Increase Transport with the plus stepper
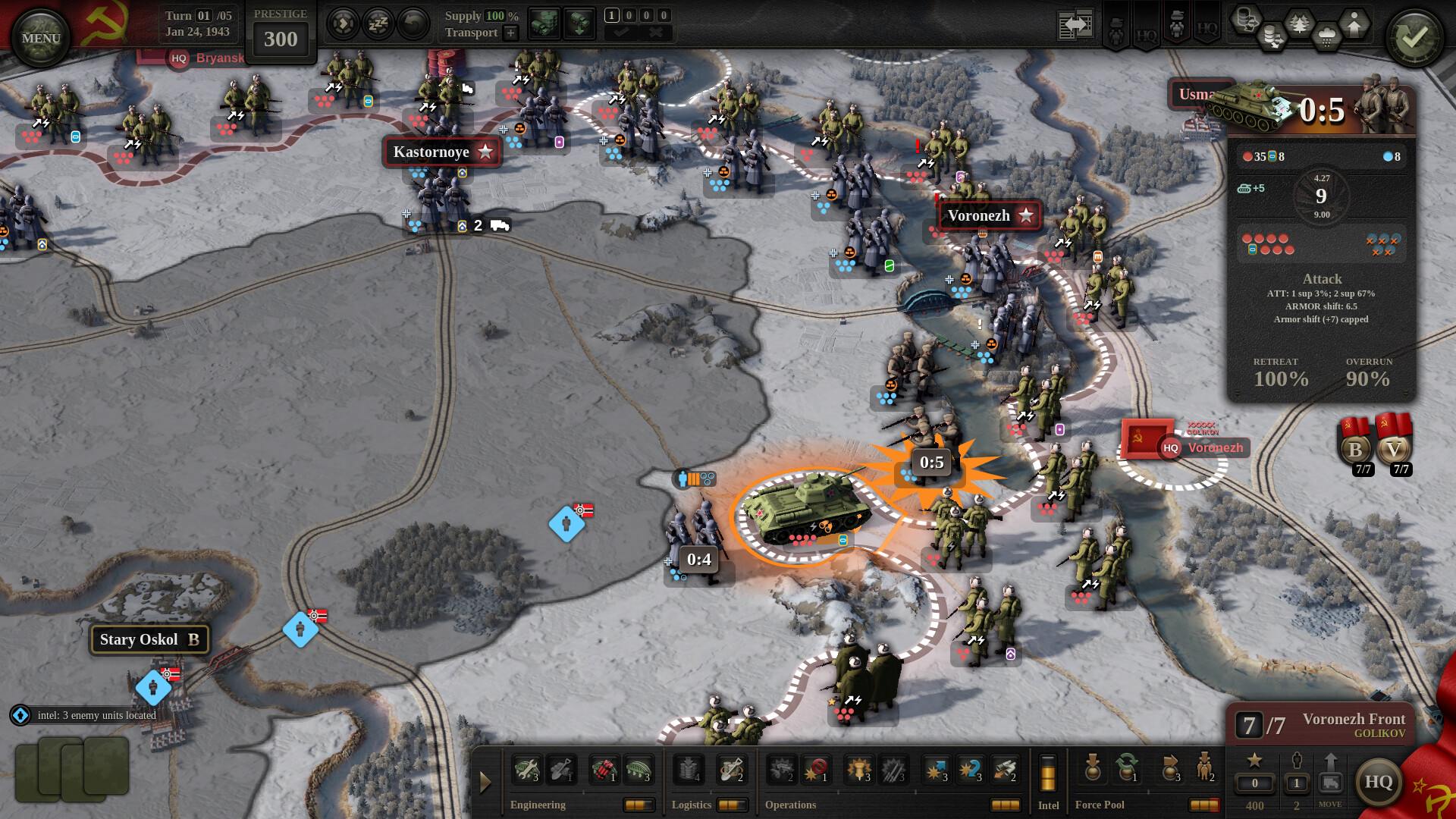The height and width of the screenshot is (819, 1456). coord(511,33)
